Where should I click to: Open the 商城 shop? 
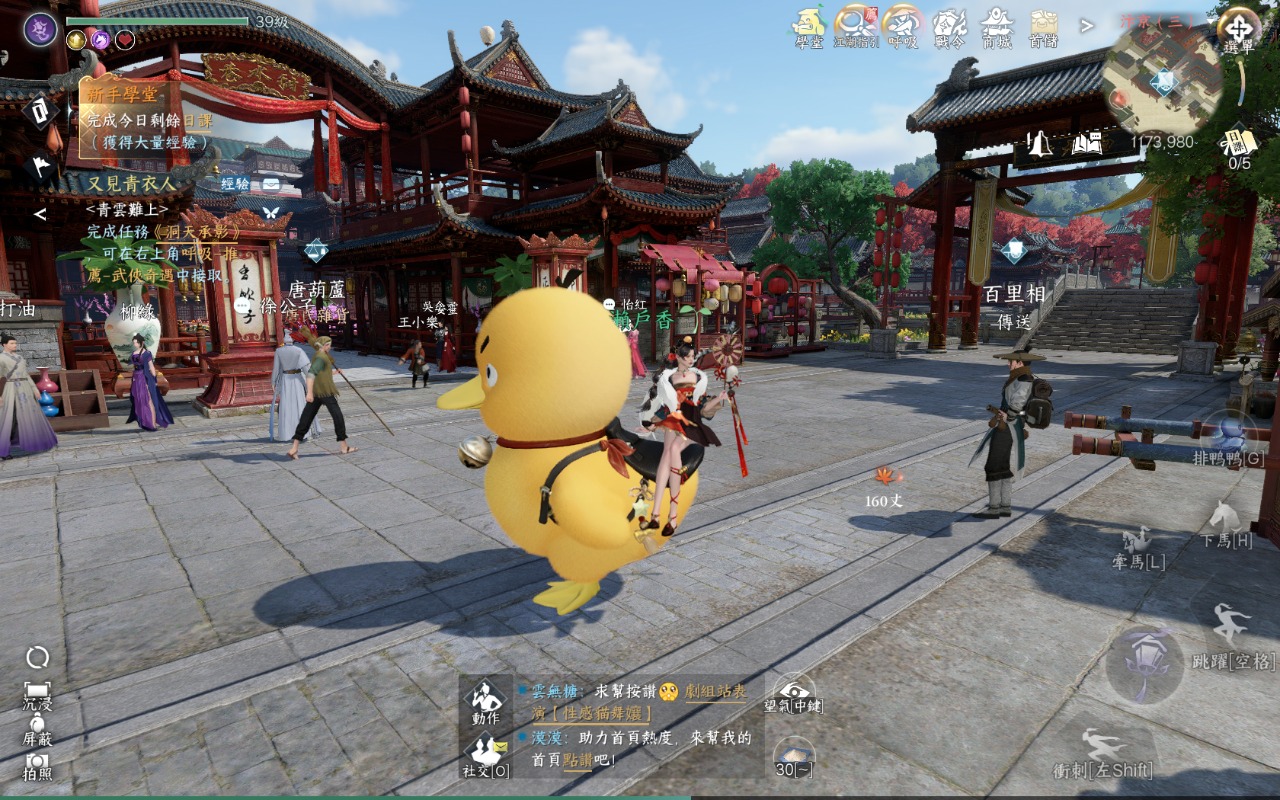[x=996, y=24]
